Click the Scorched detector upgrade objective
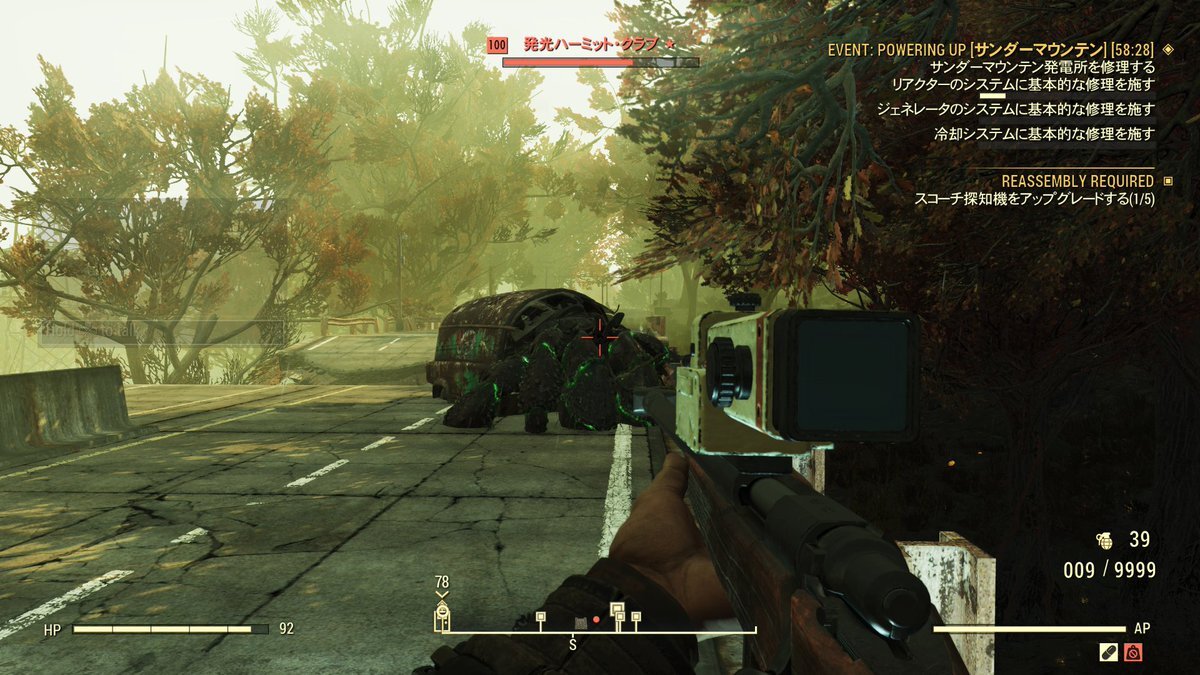 1034,199
